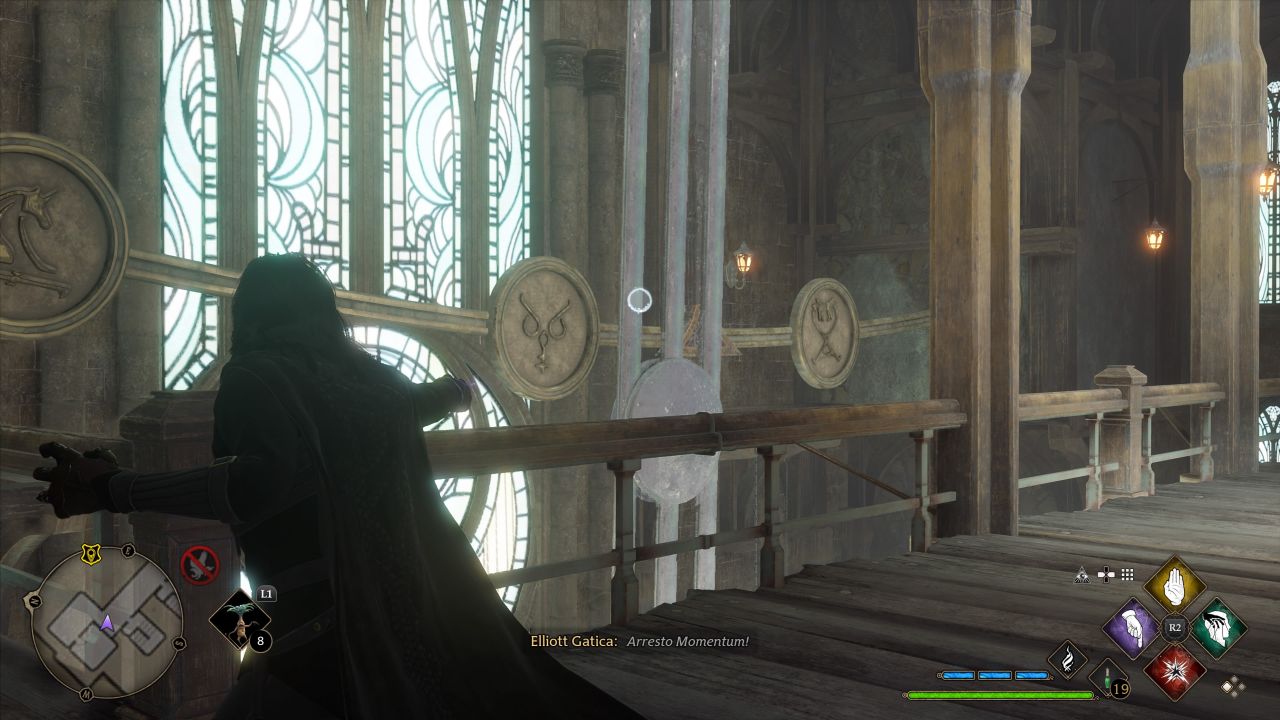Click the R2 cast button prompt
This screenshot has height=720, width=1280.
pyautogui.click(x=1174, y=626)
